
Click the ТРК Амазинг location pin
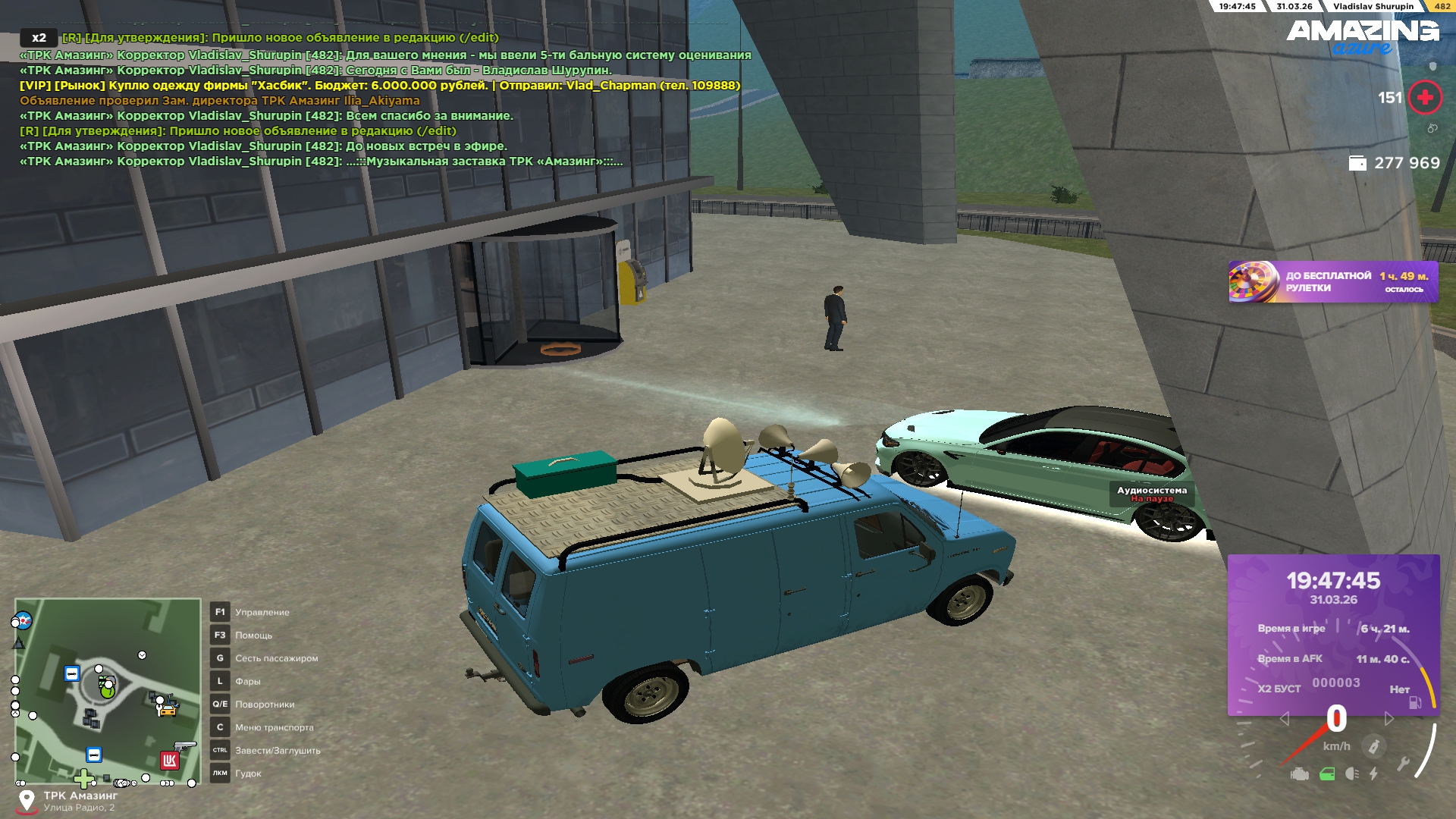click(x=27, y=801)
